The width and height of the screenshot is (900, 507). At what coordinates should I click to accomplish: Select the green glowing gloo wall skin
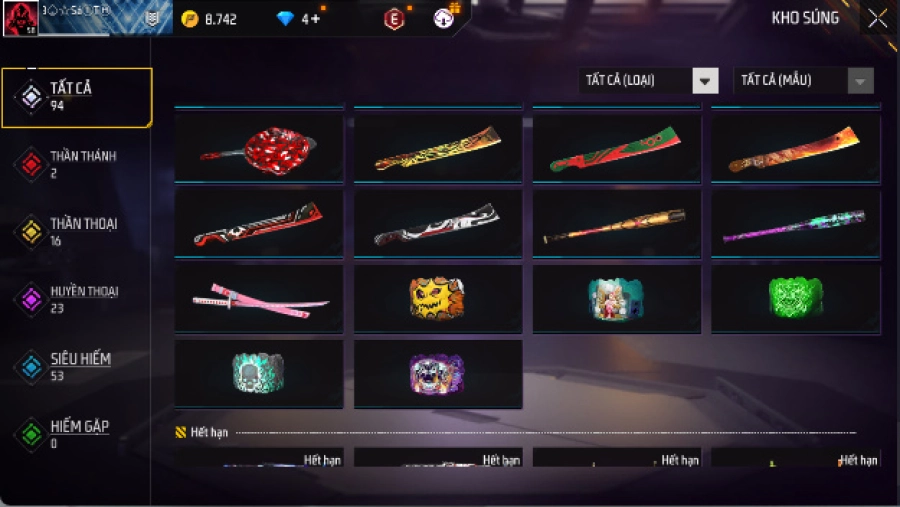(795, 299)
